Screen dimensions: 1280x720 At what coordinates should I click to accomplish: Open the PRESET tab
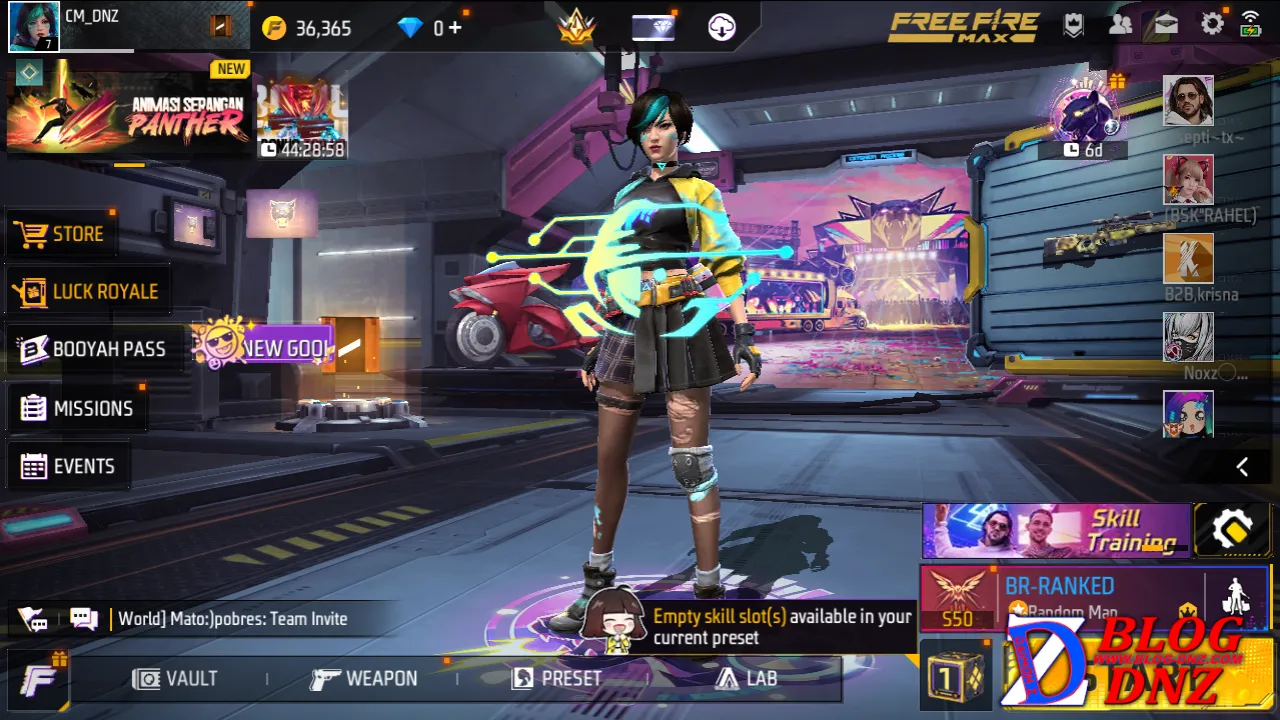click(x=557, y=679)
